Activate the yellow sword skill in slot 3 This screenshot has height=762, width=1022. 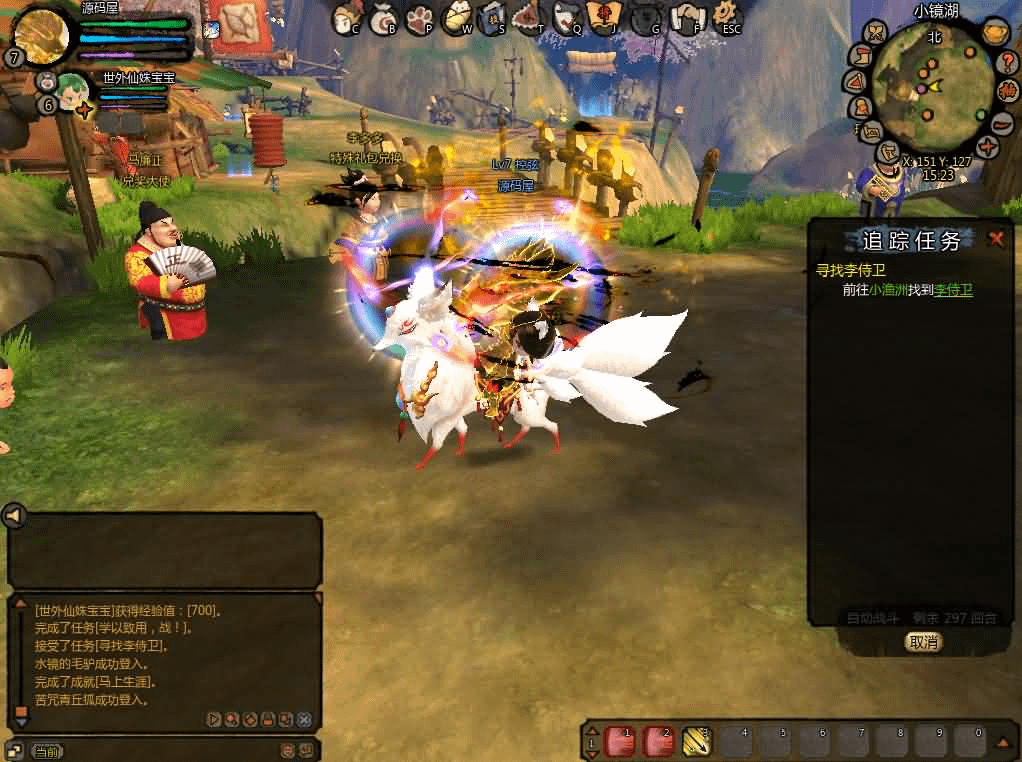(x=696, y=741)
